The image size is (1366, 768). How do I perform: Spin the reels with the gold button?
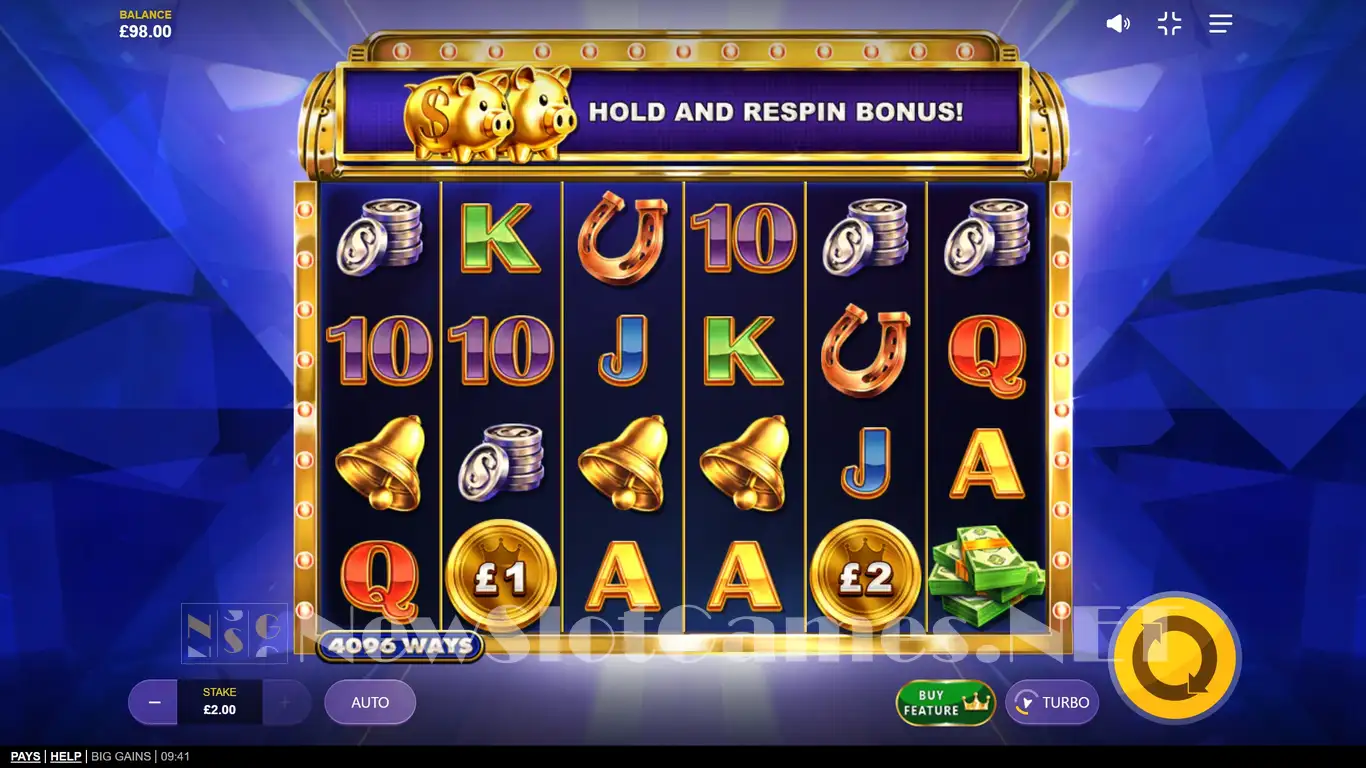1175,658
